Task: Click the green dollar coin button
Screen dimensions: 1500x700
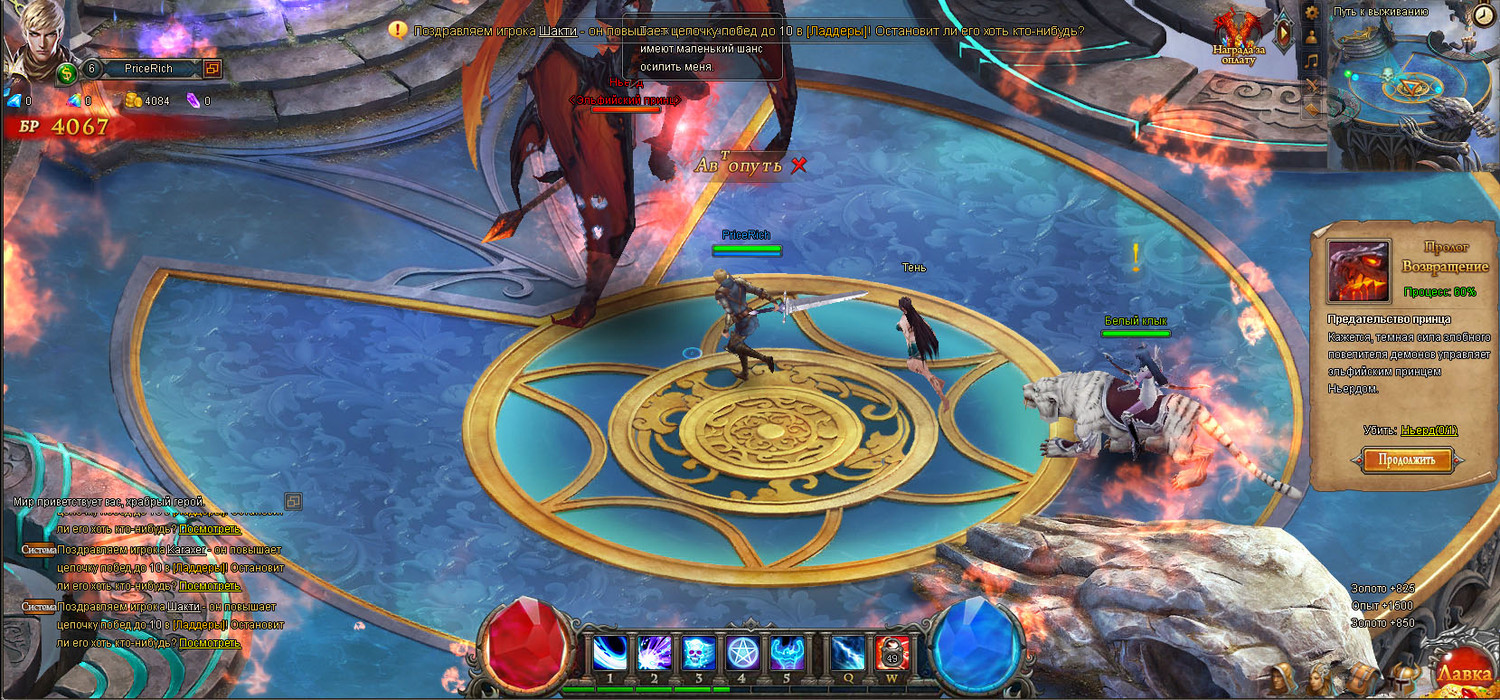Action: 67,72
